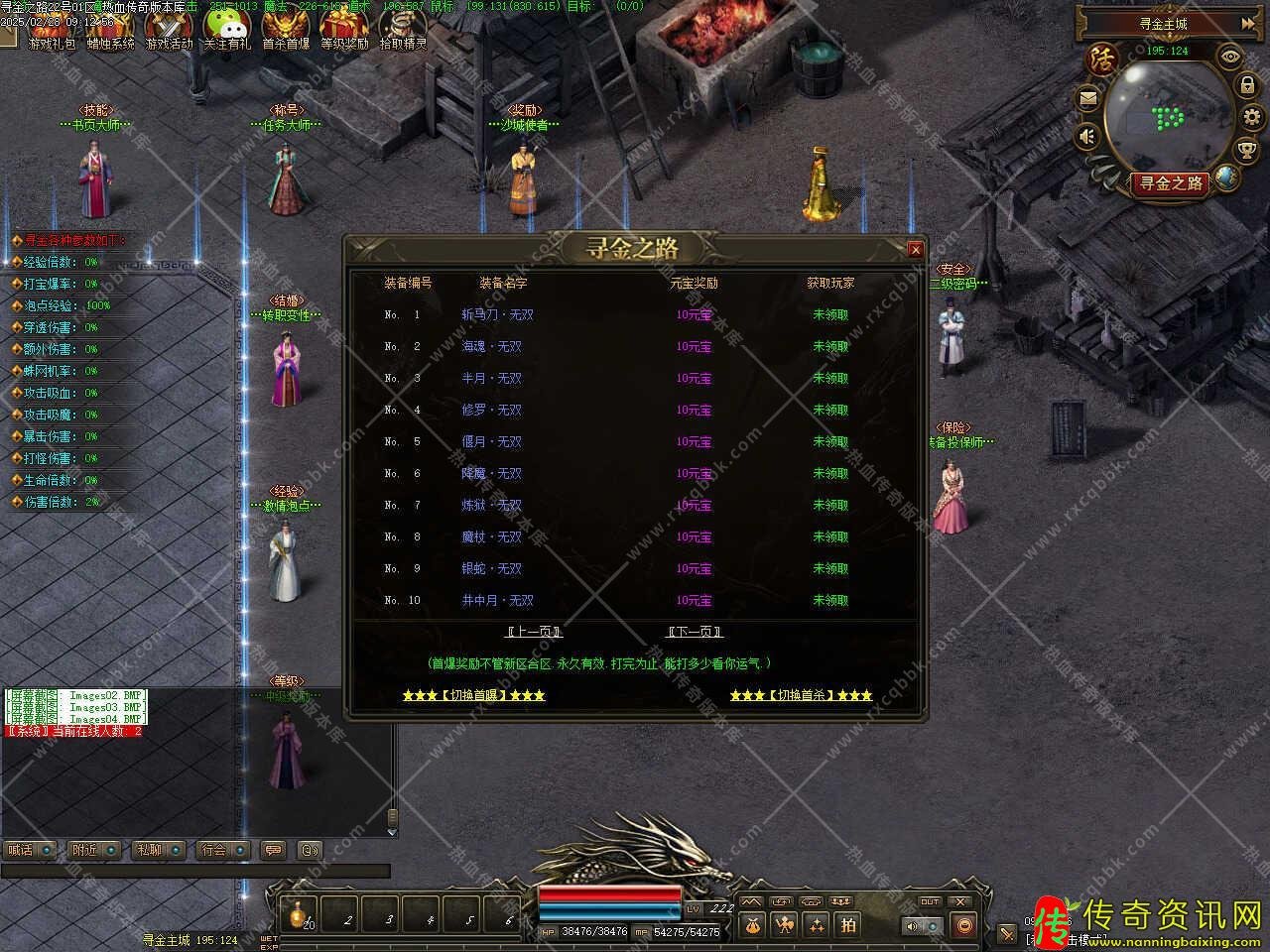
Task: Open the mail envelope icon
Action: click(1088, 98)
